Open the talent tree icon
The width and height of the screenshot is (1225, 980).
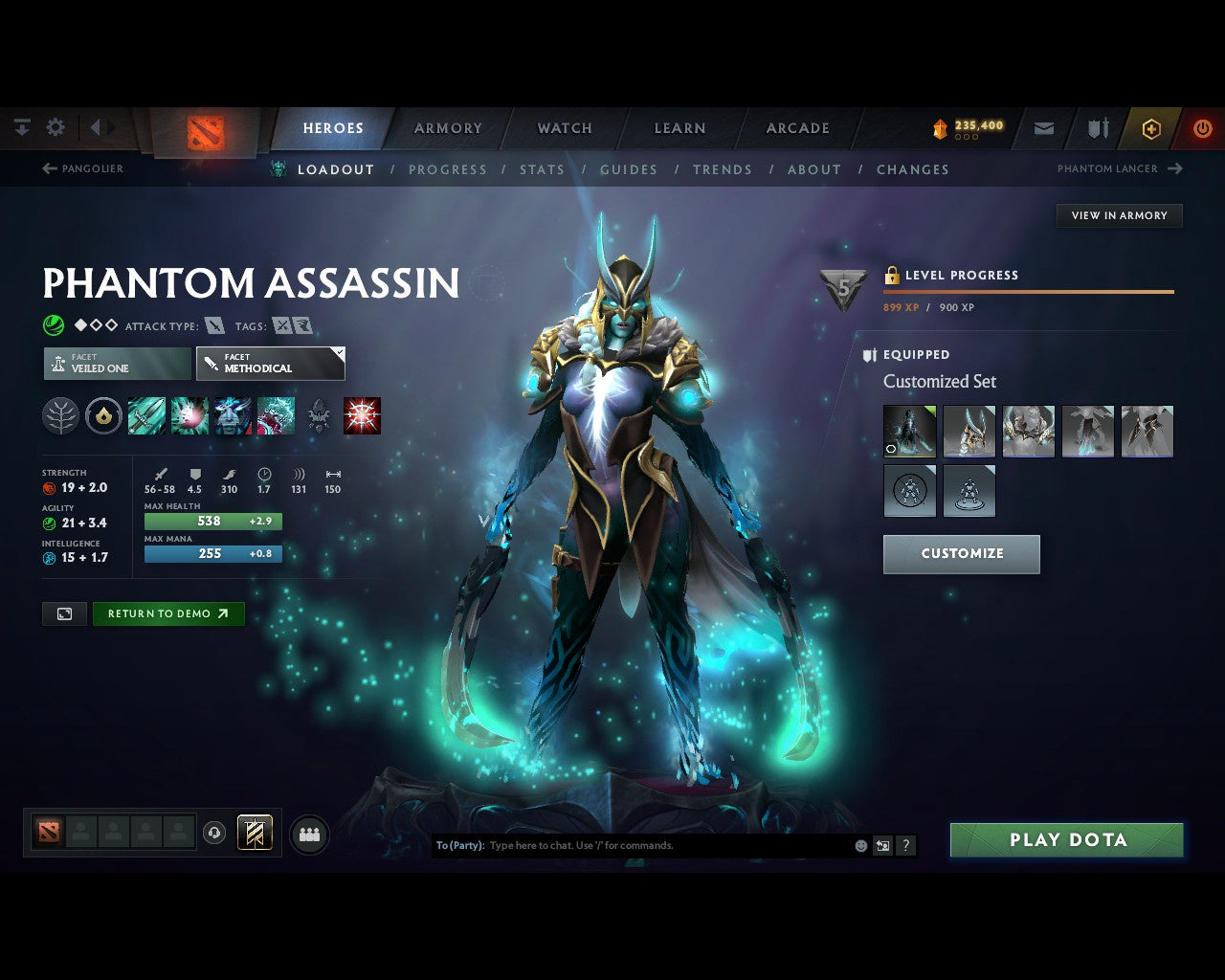click(x=60, y=415)
